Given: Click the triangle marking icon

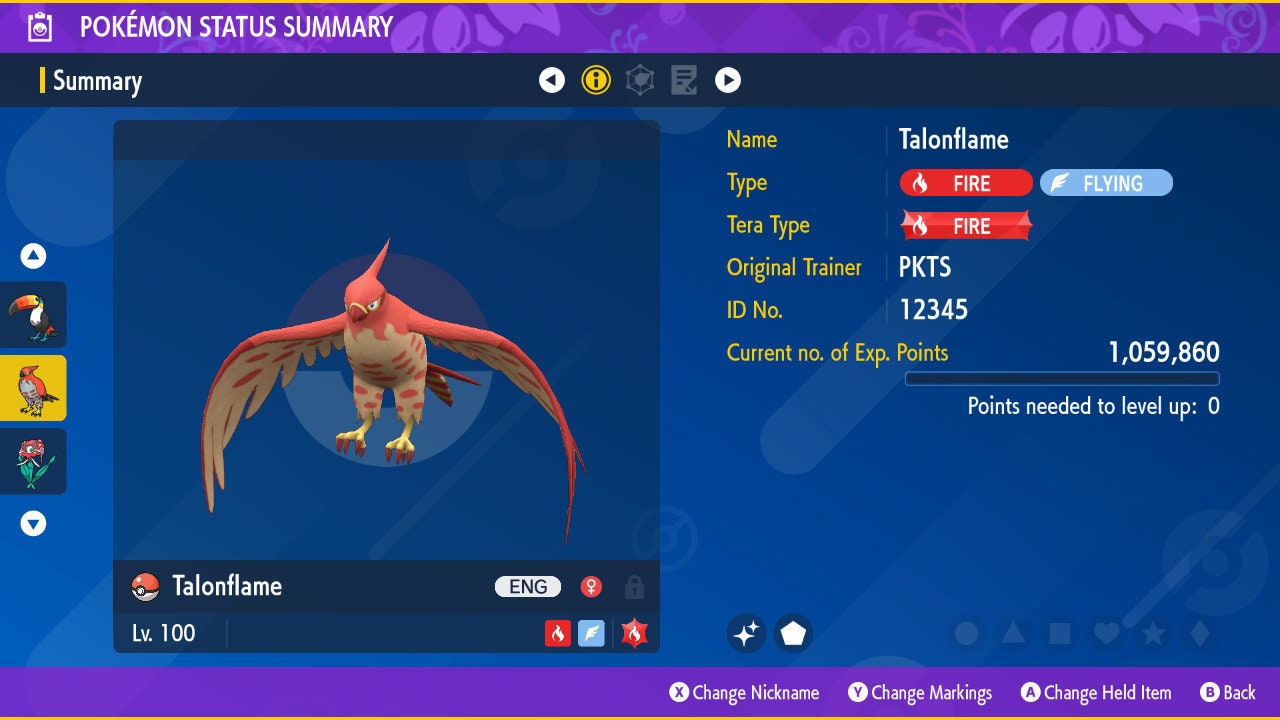Looking at the screenshot, I should pos(1013,633).
